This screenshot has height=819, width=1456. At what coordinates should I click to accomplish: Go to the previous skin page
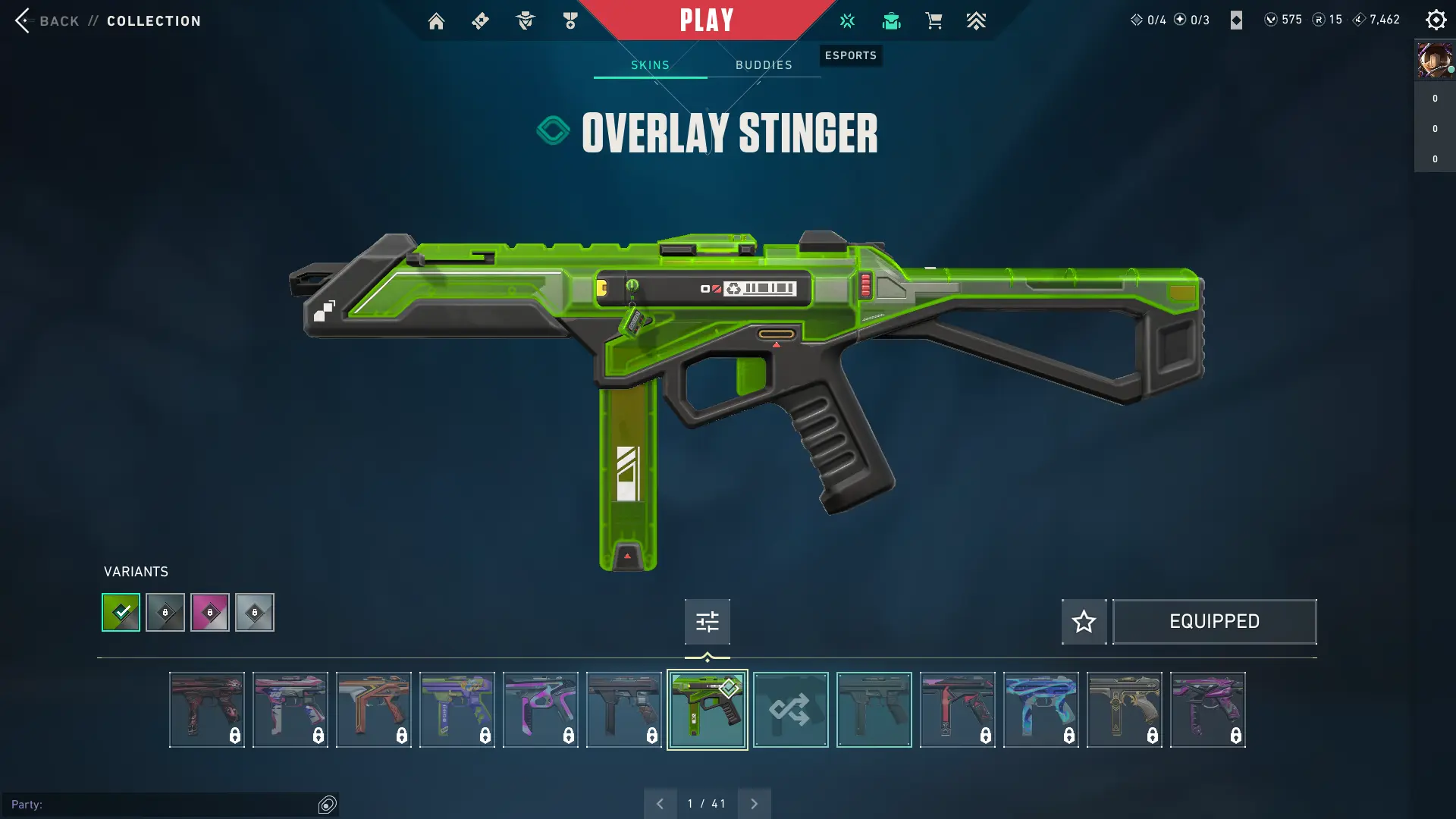660,804
